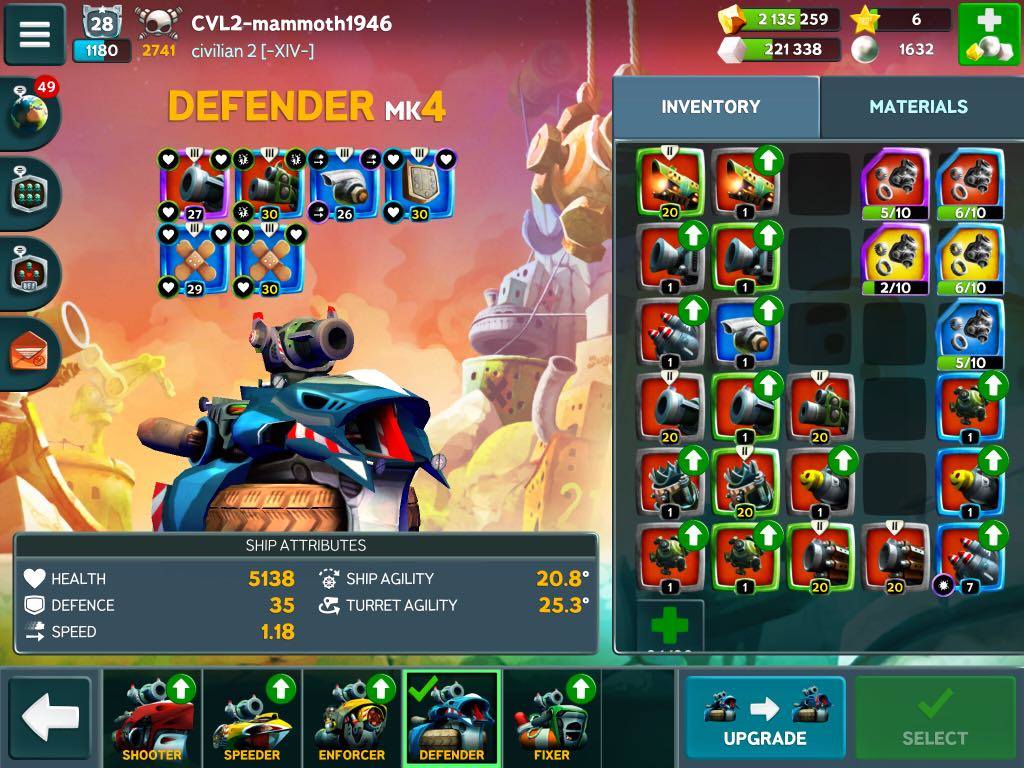Select the equipped cannon item level 27

point(195,185)
